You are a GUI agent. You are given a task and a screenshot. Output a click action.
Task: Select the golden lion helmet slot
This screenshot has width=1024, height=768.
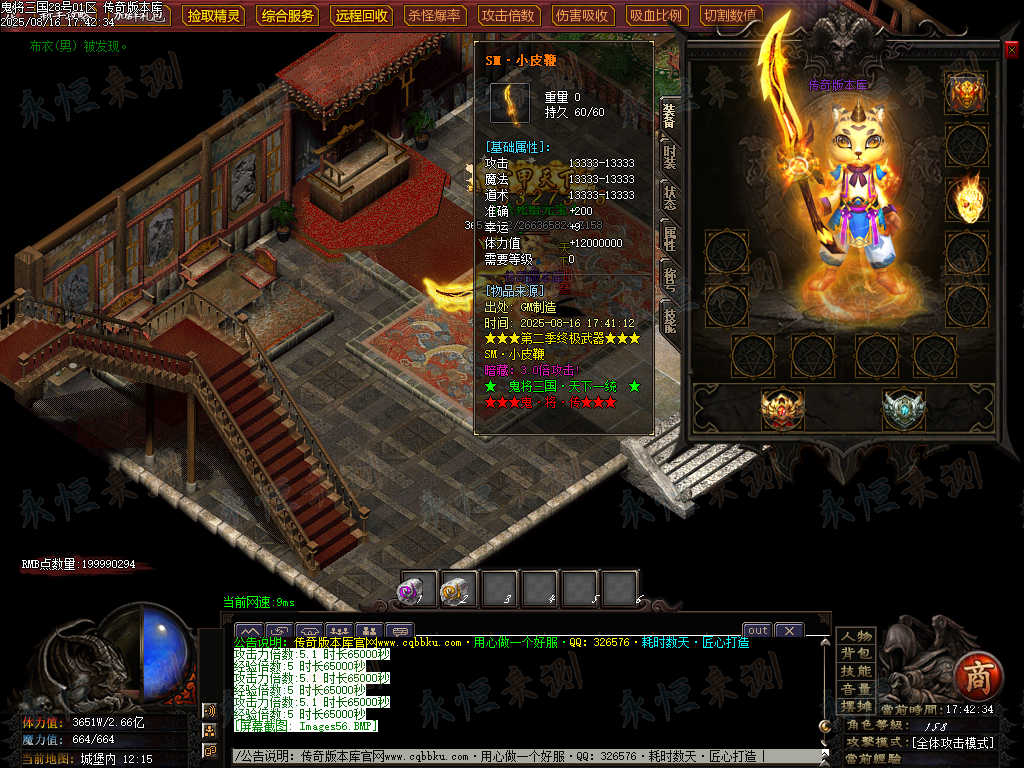point(967,92)
